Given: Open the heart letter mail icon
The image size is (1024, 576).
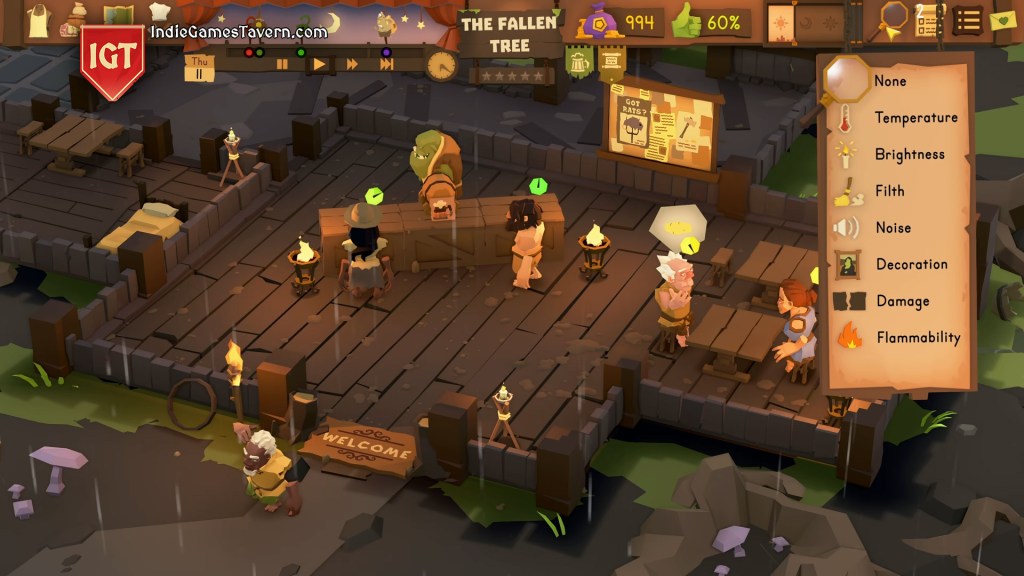Looking at the screenshot, I should point(1003,19).
